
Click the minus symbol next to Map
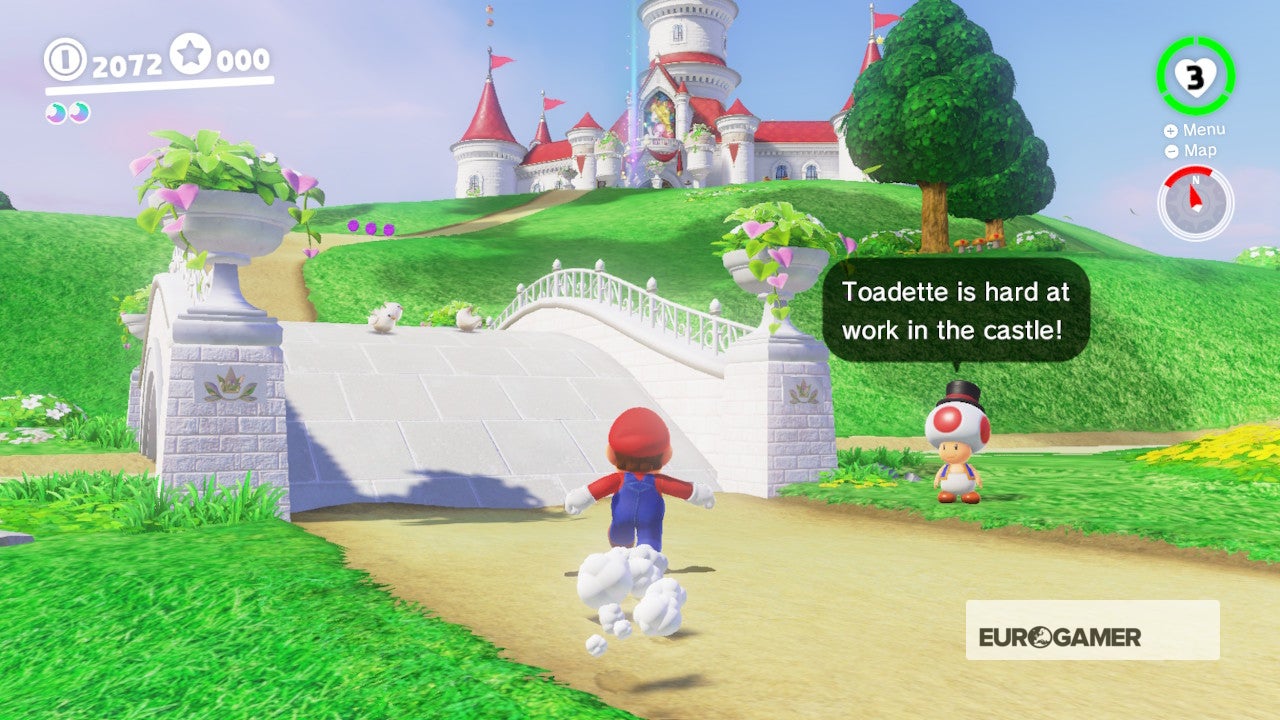click(1172, 151)
